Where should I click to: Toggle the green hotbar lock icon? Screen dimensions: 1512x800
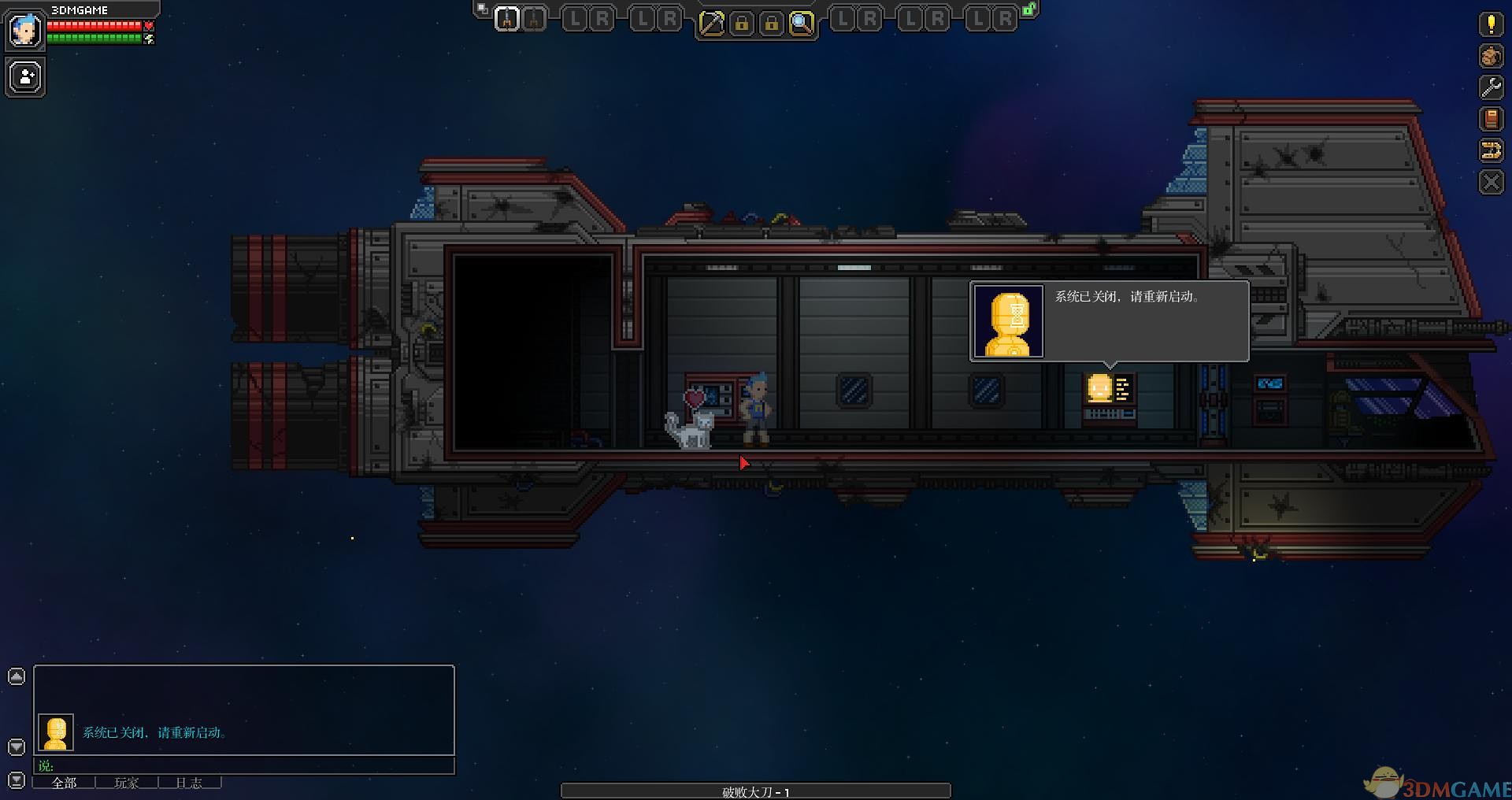pos(1029,9)
